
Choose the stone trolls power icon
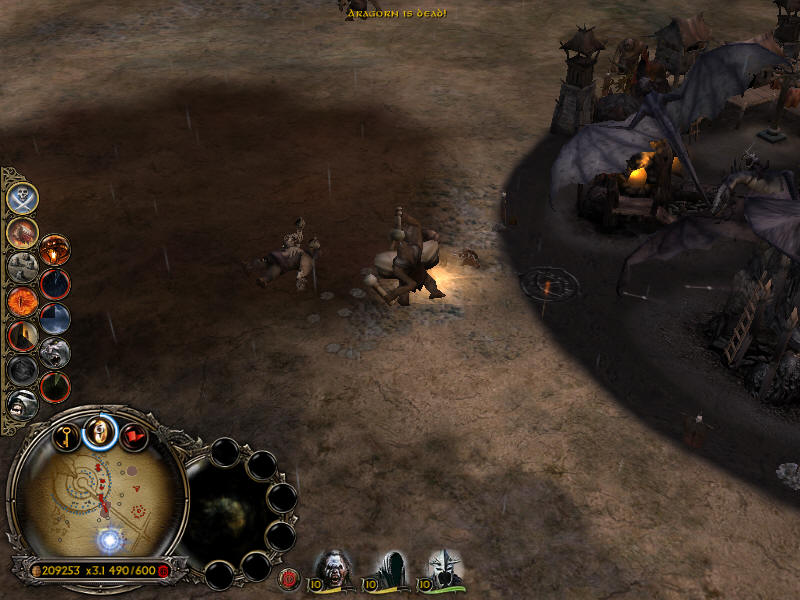click(22, 266)
